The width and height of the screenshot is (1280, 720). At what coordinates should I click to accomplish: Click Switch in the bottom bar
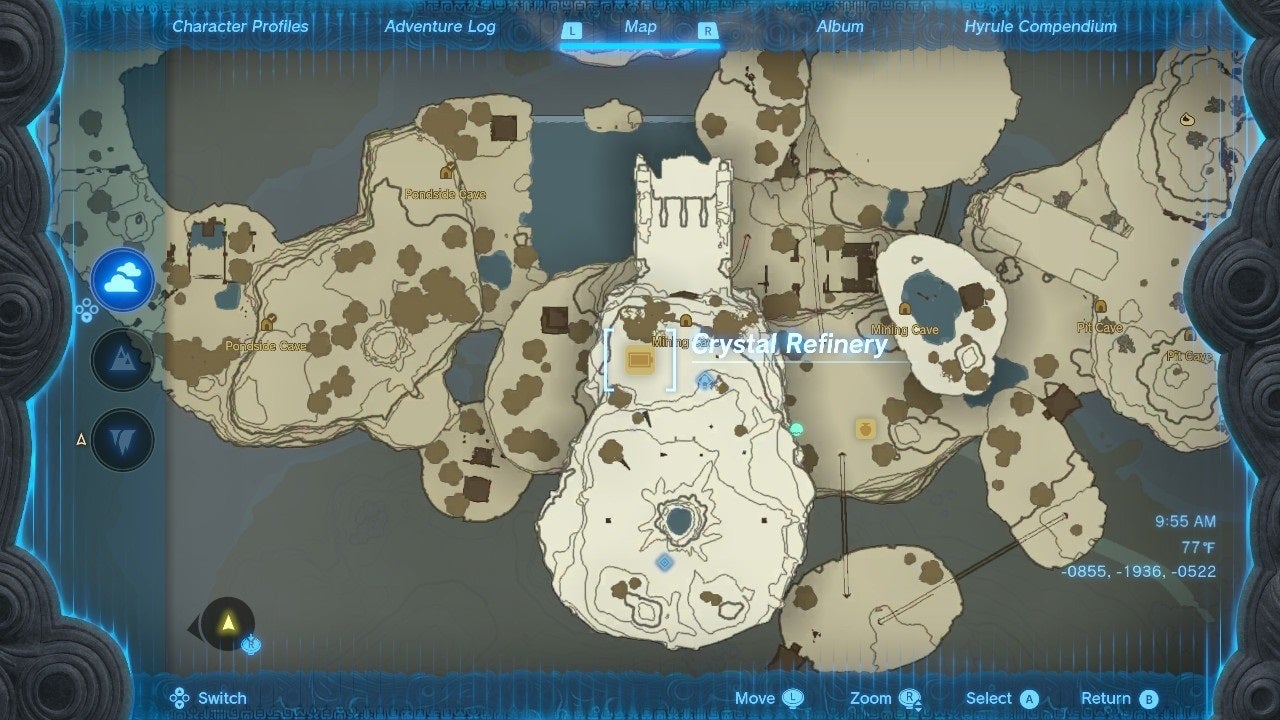[x=210, y=697]
